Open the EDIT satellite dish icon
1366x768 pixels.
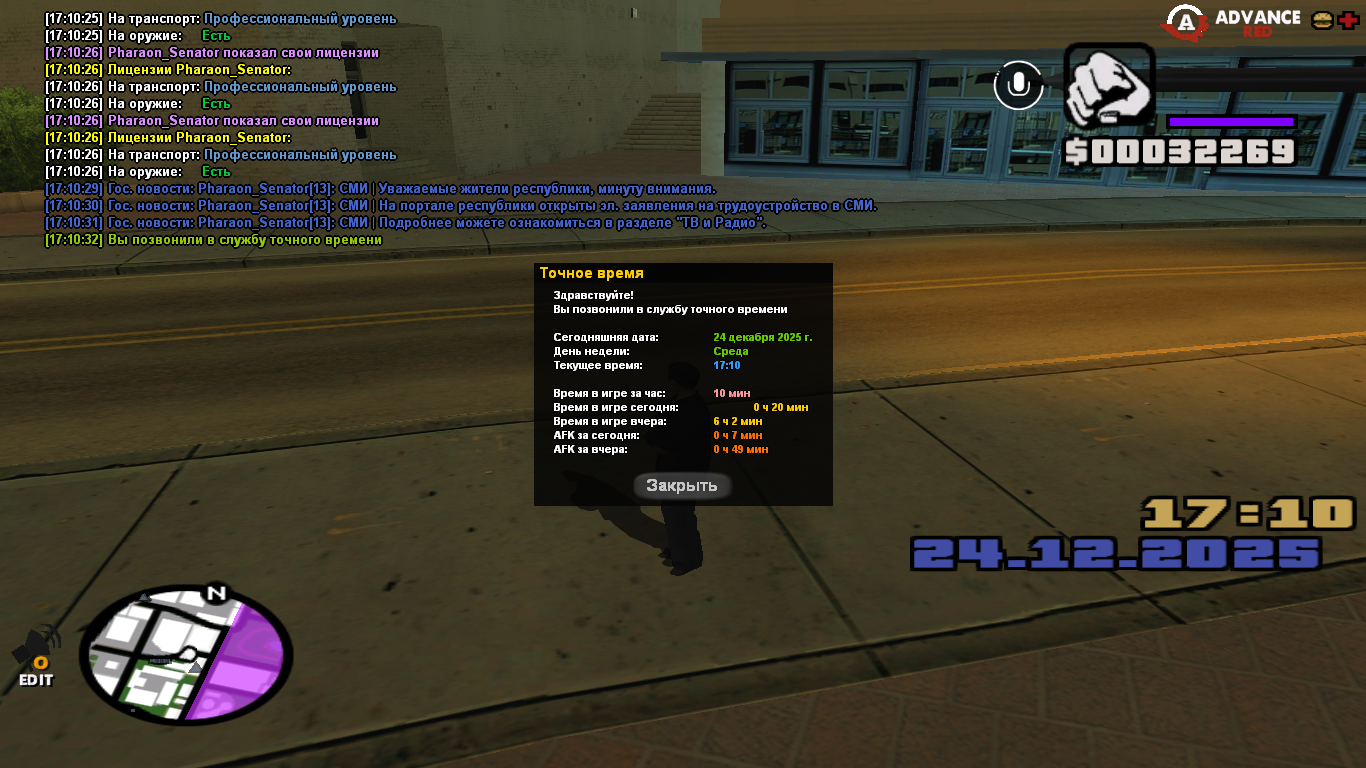36,657
